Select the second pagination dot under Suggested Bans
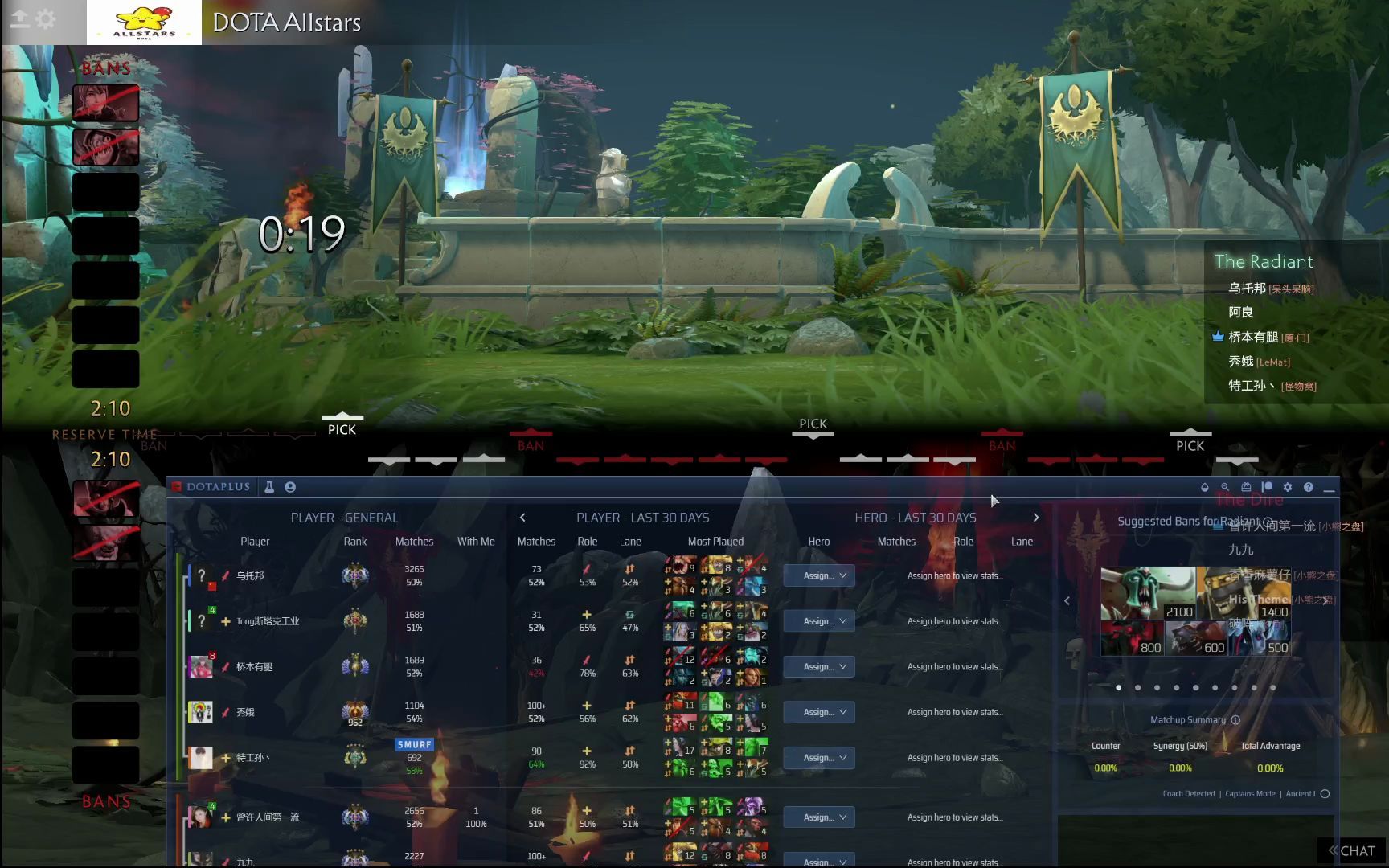The image size is (1389, 868). 1137,688
